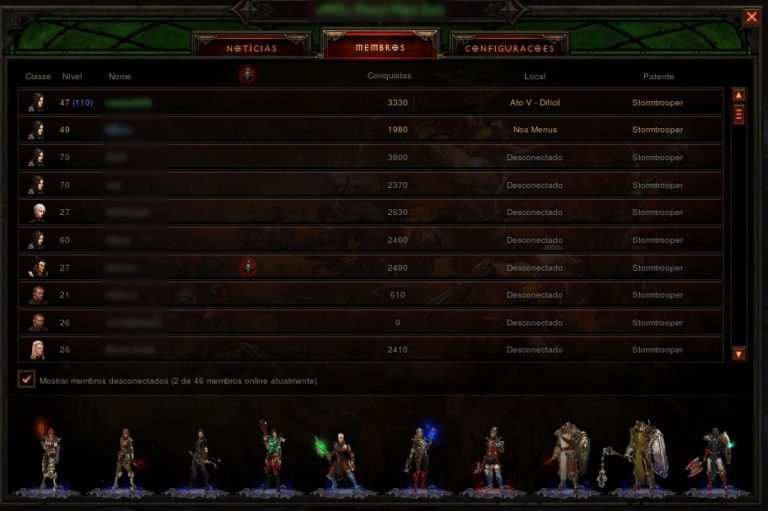This screenshot has height=511, width=768.
Task: Click the member list's scroll-down arrow
Action: pos(739,353)
